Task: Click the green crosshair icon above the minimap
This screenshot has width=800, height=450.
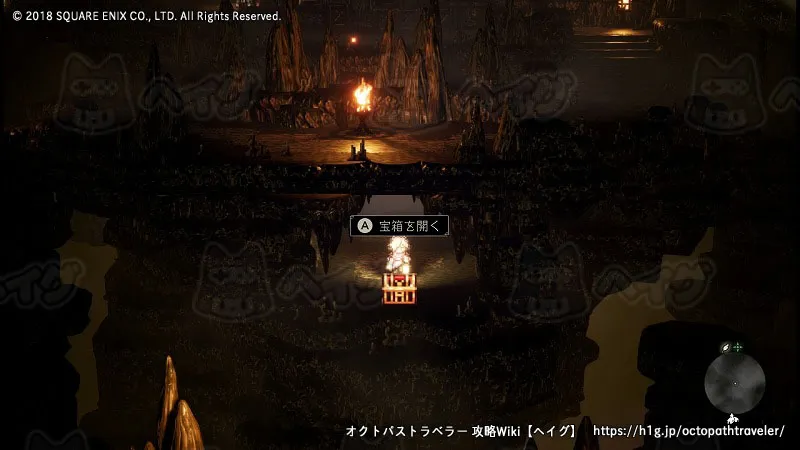Action: click(738, 347)
